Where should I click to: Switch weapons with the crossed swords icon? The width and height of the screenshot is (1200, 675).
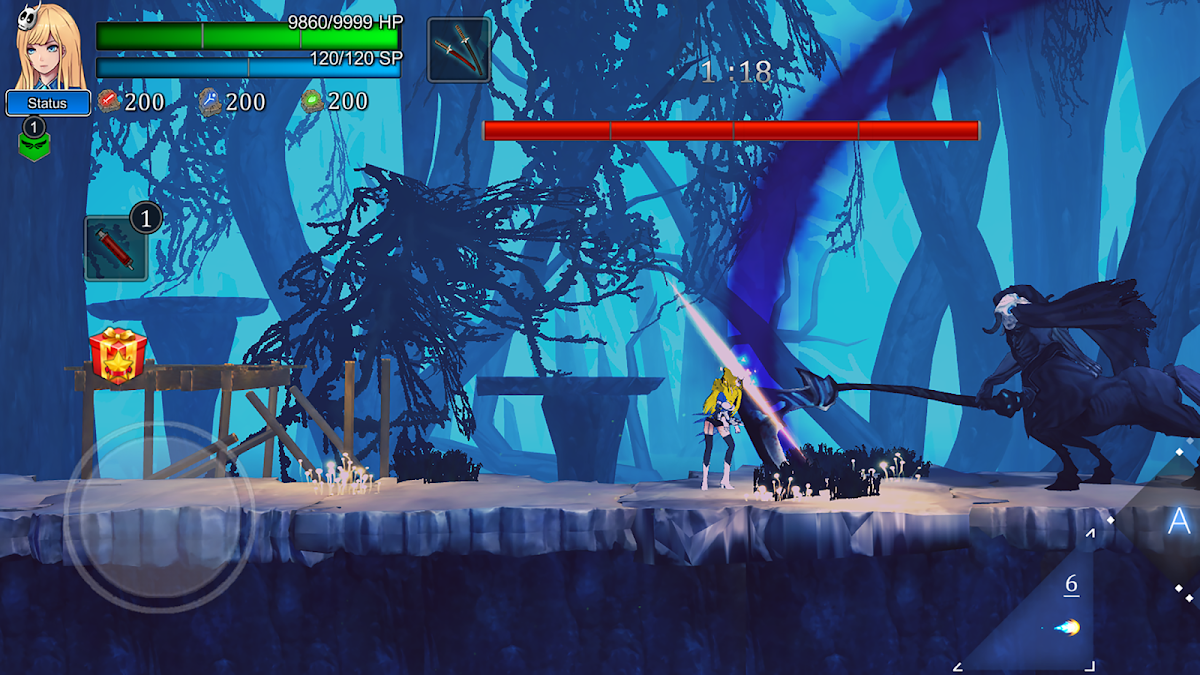click(x=459, y=49)
